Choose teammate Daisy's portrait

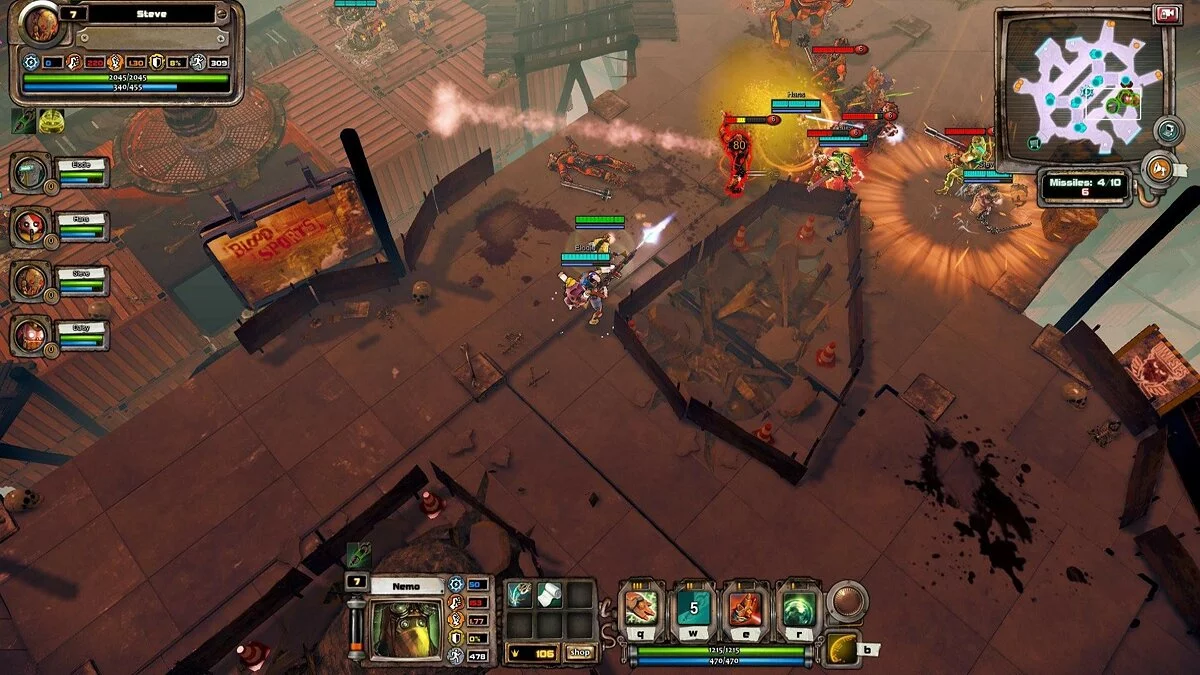(30, 335)
